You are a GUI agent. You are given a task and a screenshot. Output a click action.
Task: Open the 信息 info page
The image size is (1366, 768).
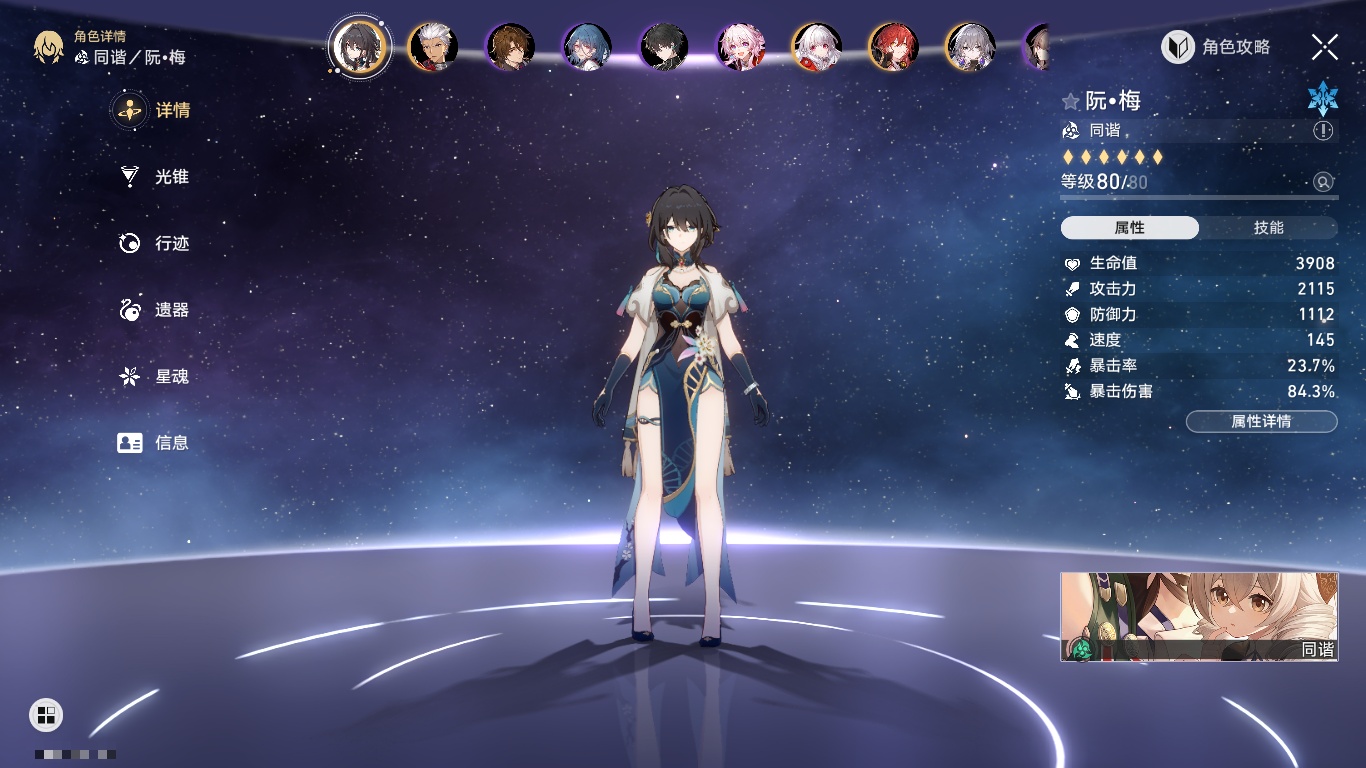coord(155,443)
